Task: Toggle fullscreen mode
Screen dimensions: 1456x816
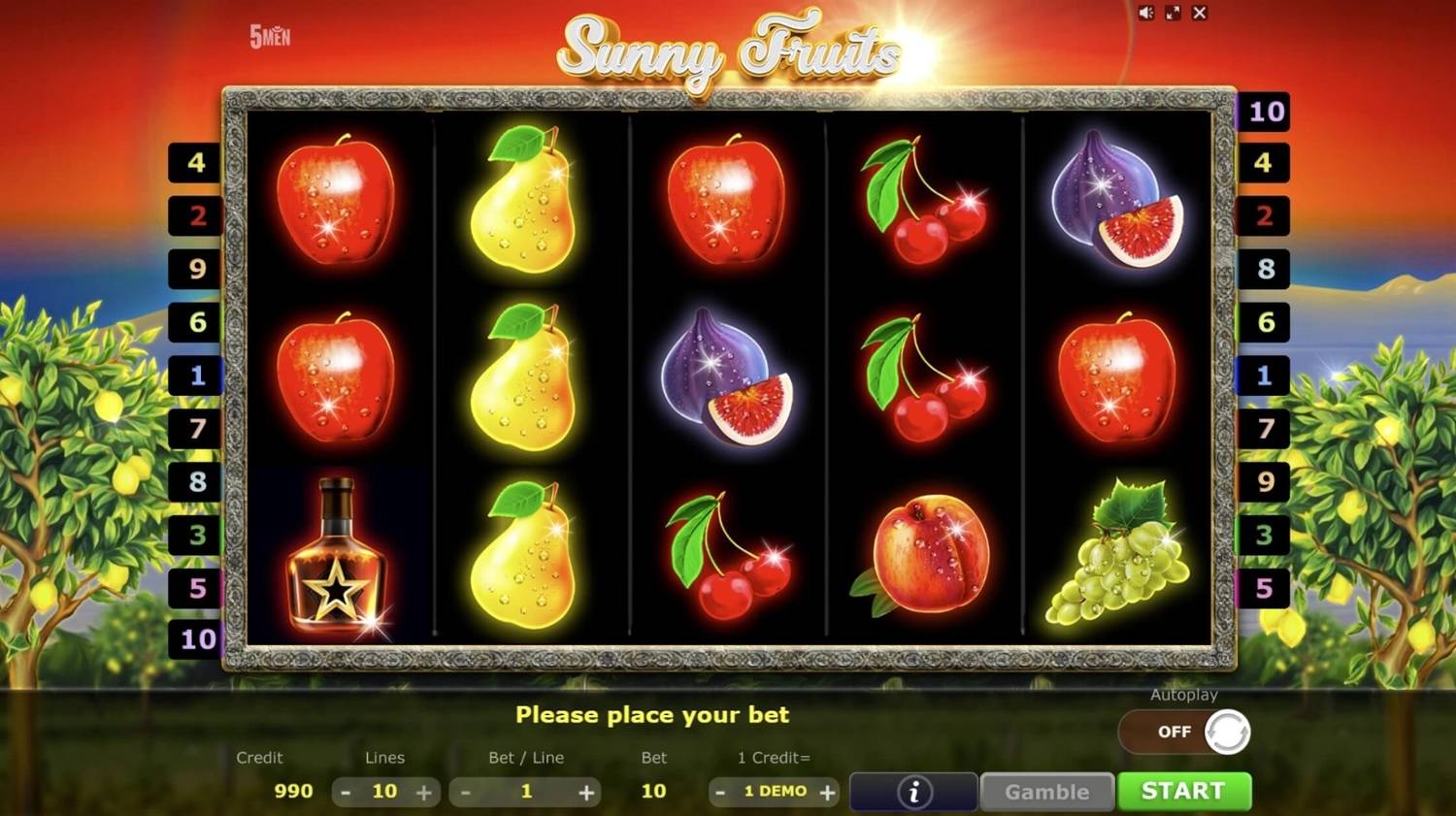Action: coord(1174,14)
